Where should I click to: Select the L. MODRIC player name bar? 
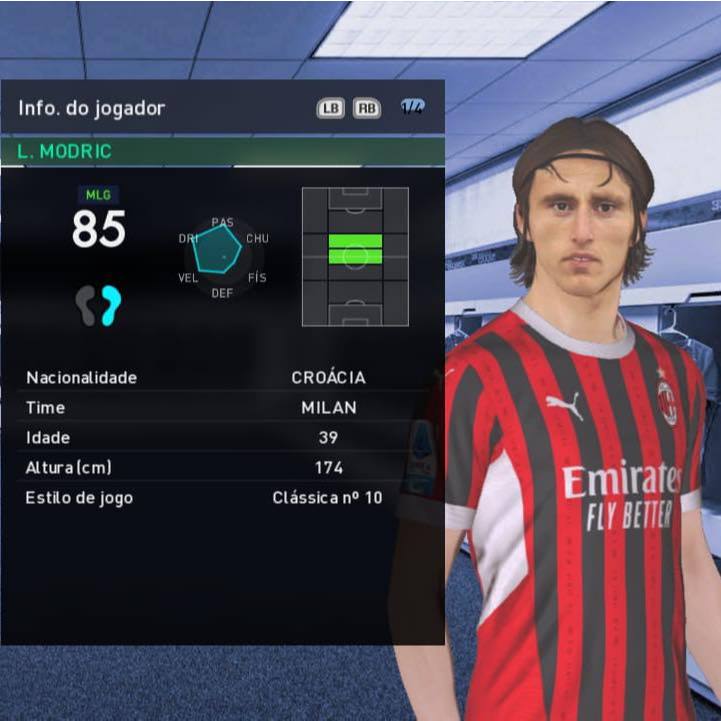(222, 152)
